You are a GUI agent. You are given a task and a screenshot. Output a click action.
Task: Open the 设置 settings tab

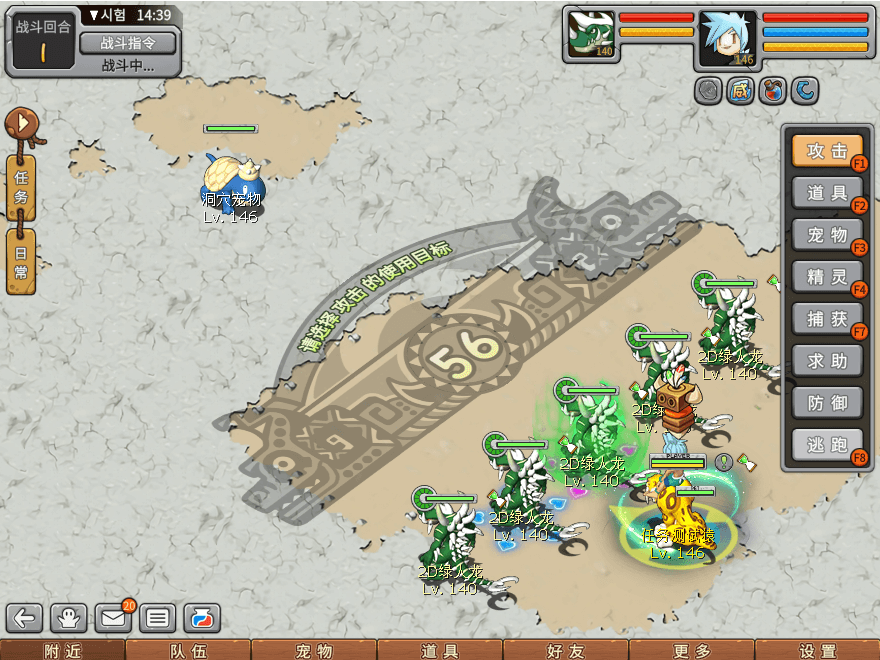[x=817, y=650]
